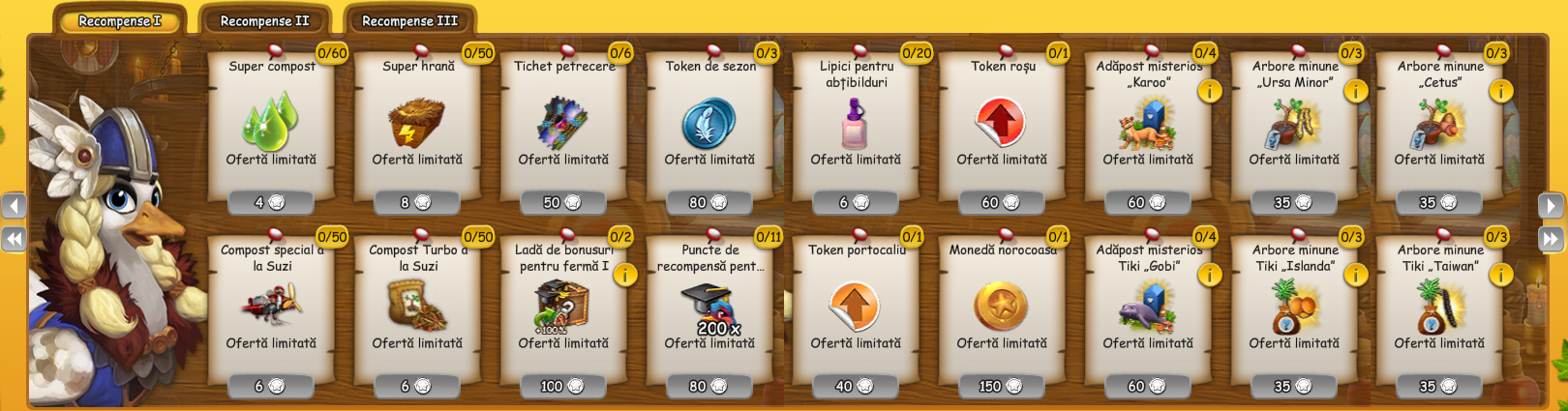Show info for Adăpost misterios Karoo
The width and height of the screenshot is (1568, 411).
pos(1210,91)
